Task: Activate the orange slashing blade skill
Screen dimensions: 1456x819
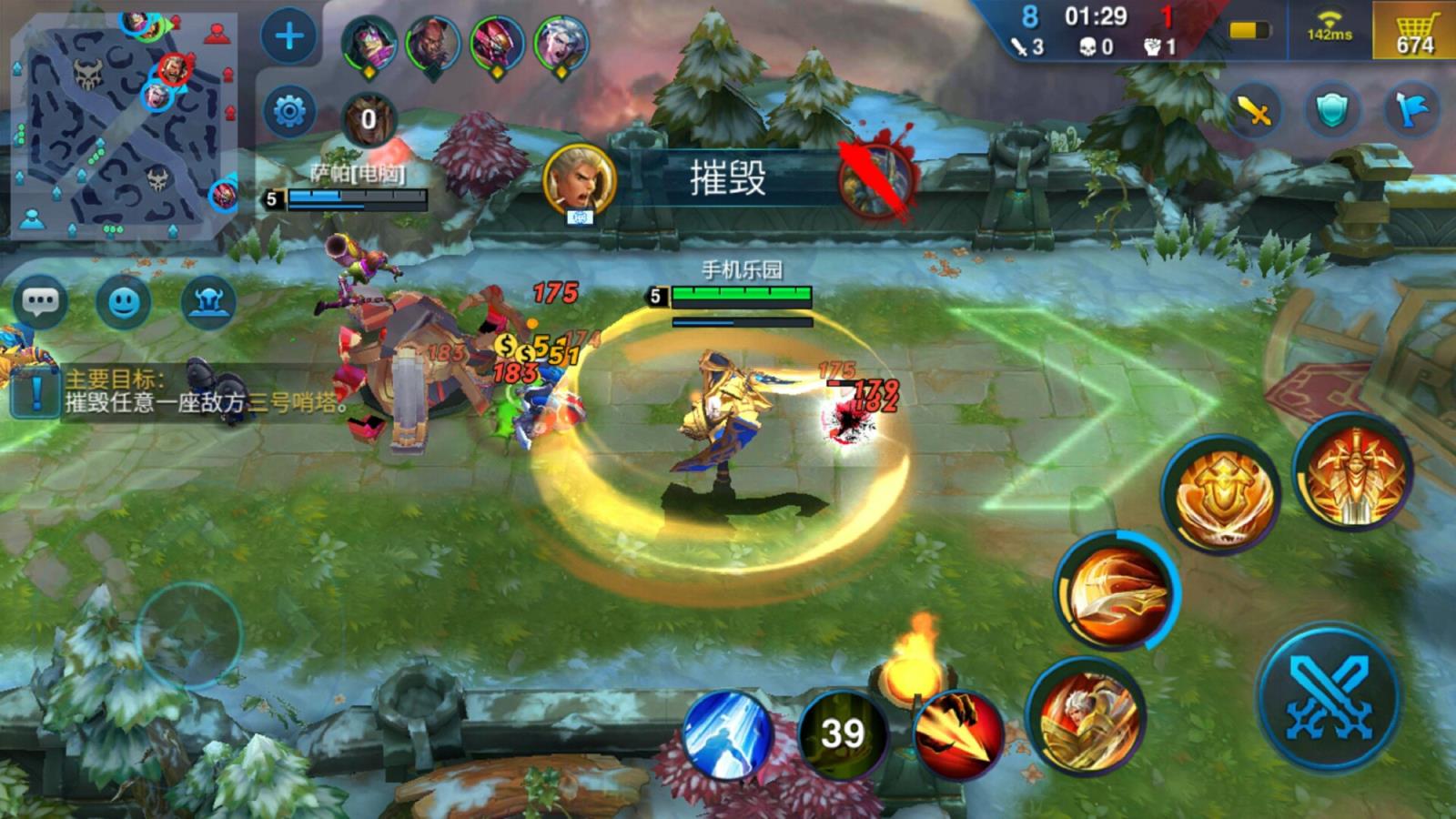Action: point(1117,591)
